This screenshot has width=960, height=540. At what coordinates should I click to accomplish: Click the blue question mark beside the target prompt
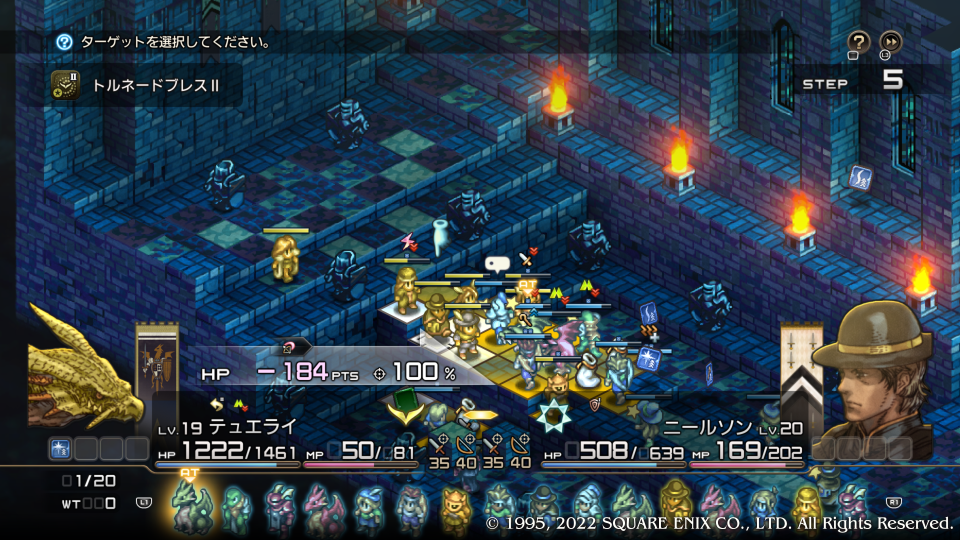point(64,42)
